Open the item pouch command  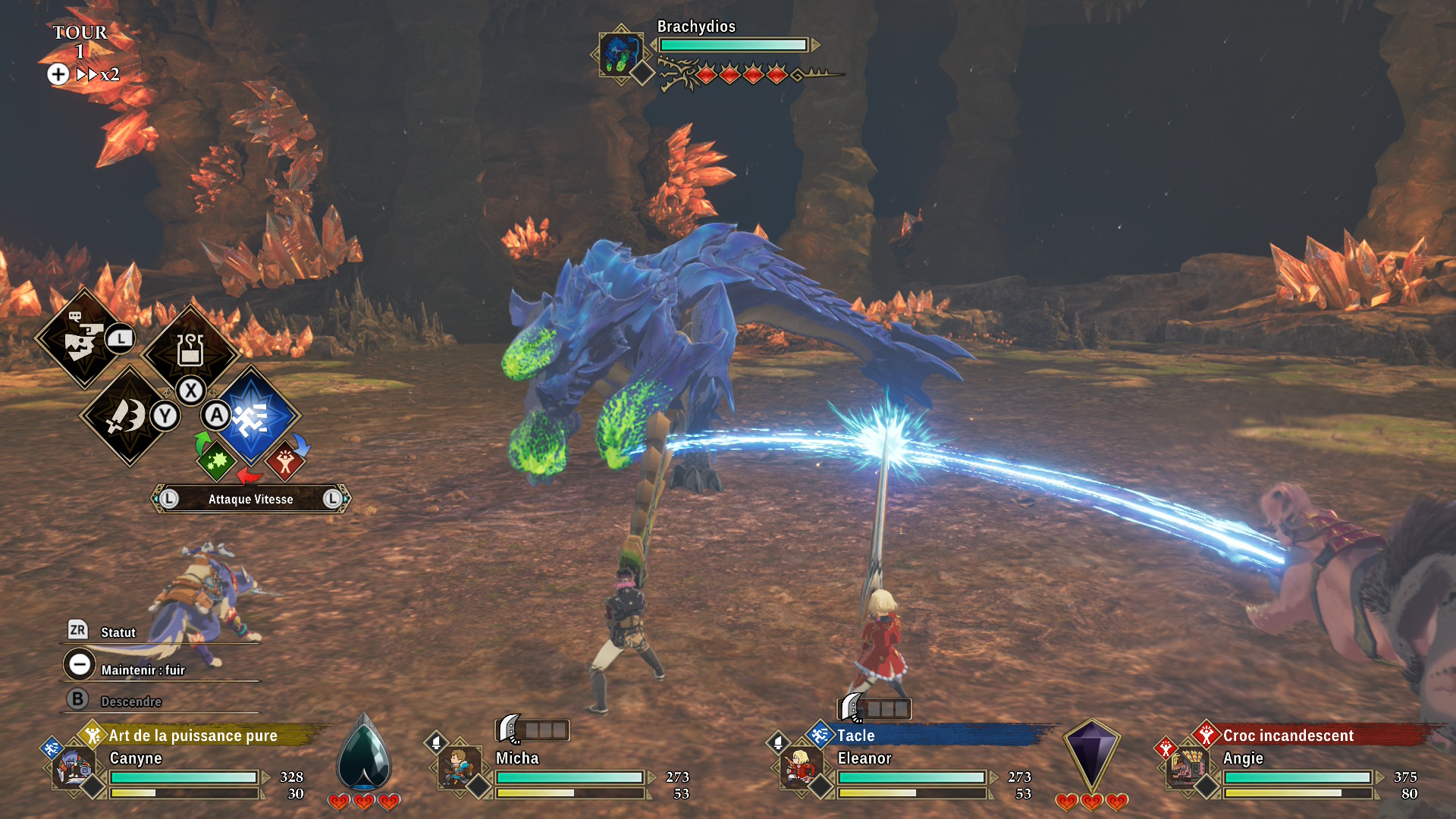[190, 350]
